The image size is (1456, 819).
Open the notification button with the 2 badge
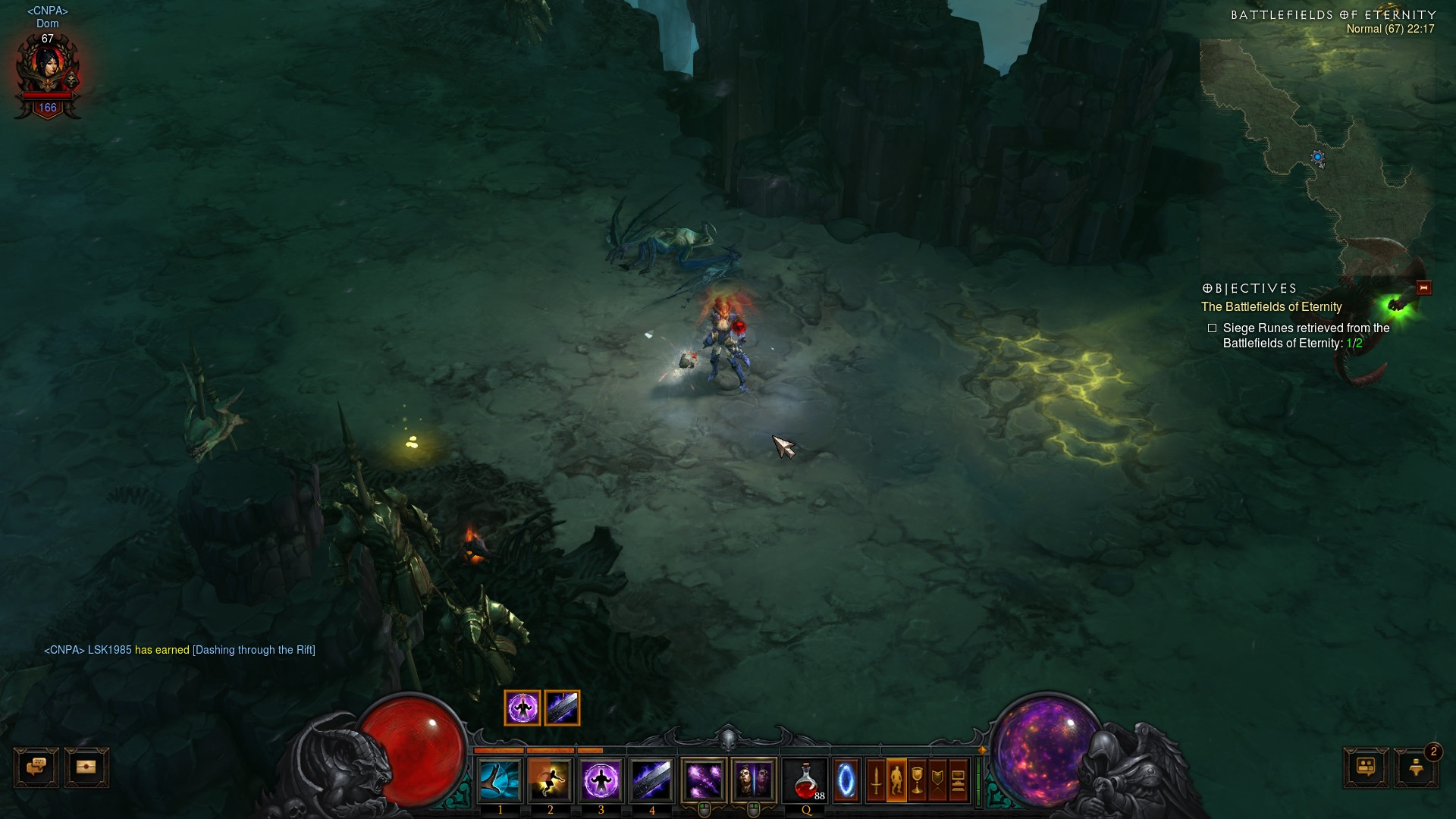click(x=1416, y=767)
